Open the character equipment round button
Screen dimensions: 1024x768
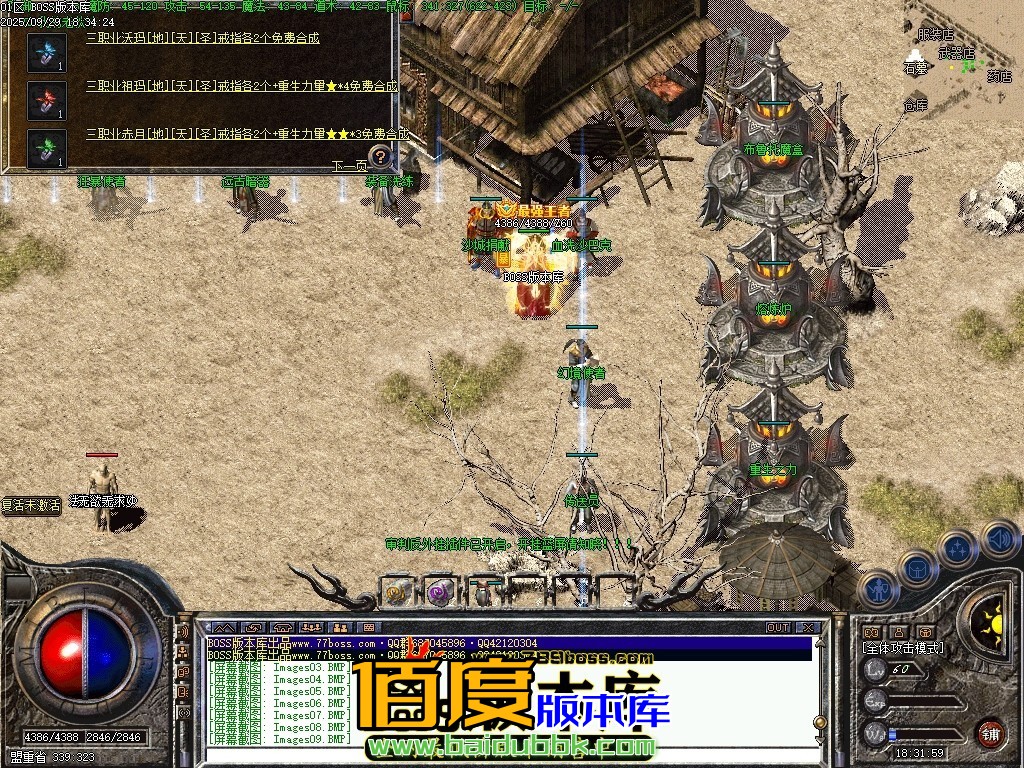click(880, 590)
